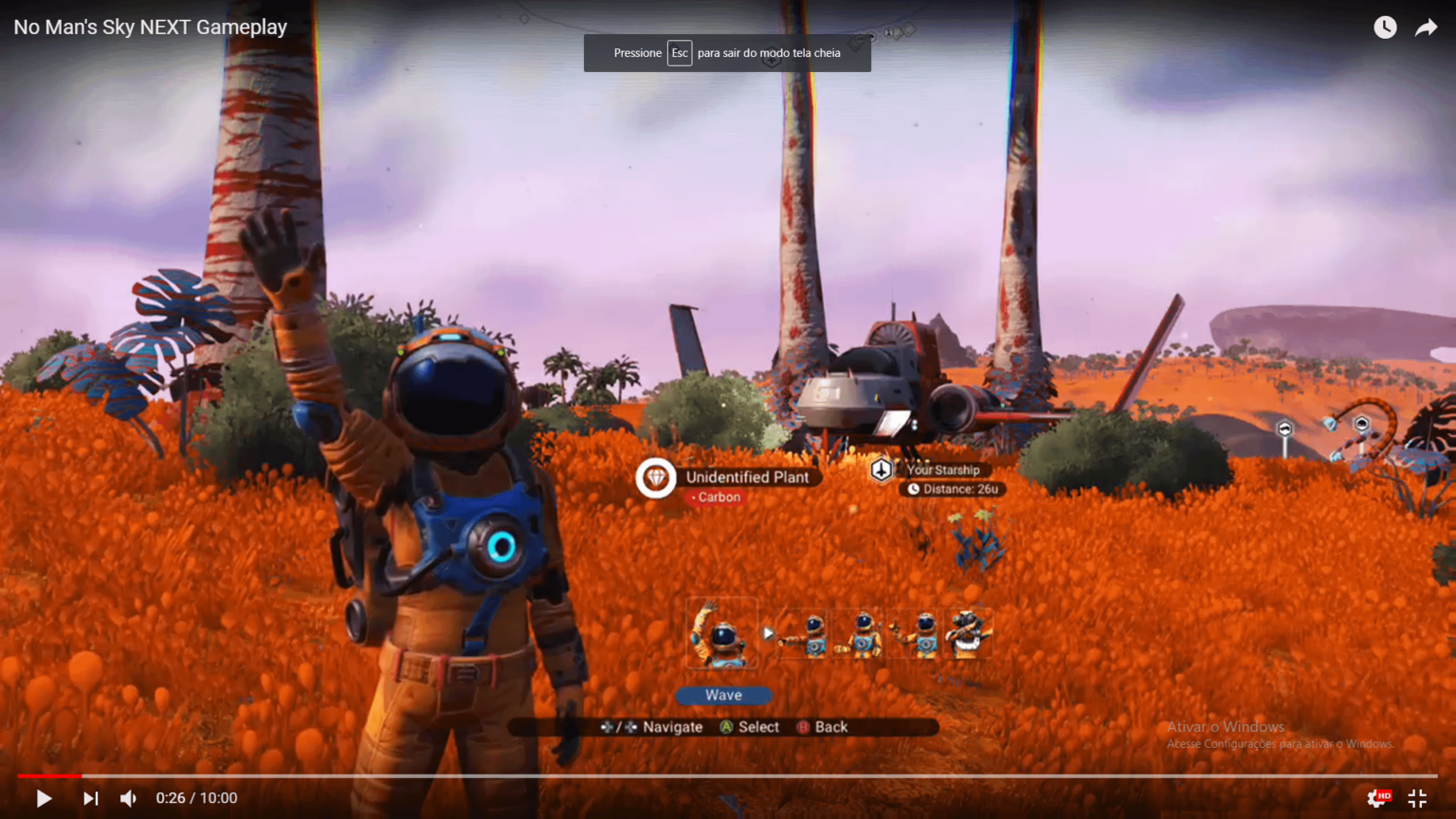
Task: Exit fullscreen mode
Action: pos(1417,798)
